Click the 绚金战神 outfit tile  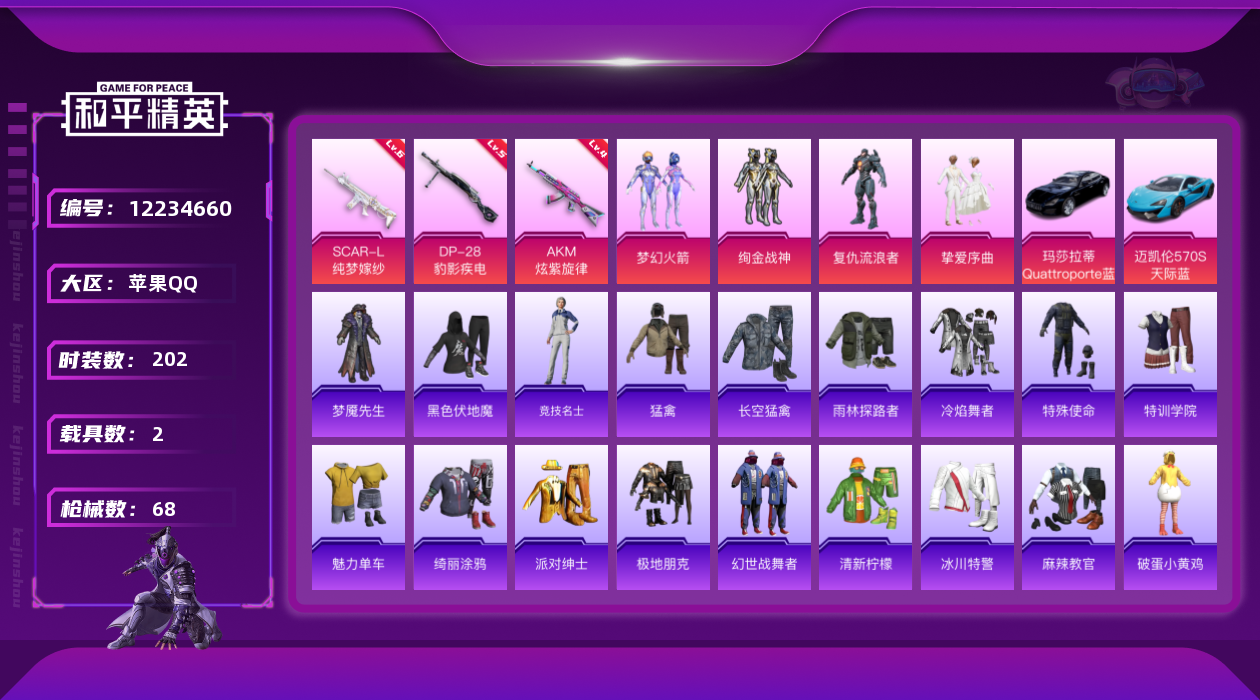pyautogui.click(x=764, y=211)
